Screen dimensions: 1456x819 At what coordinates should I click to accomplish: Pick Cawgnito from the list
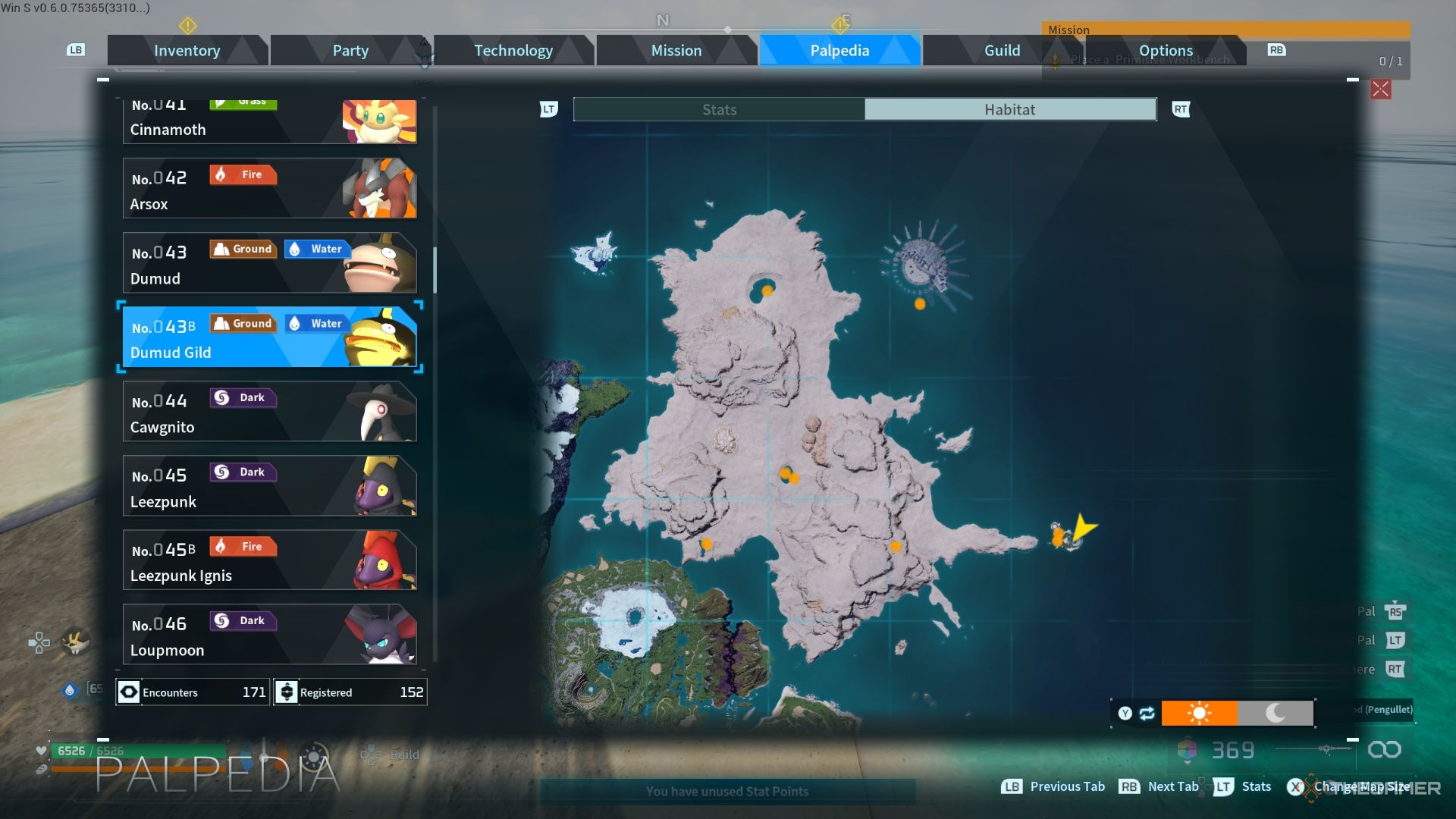269,412
